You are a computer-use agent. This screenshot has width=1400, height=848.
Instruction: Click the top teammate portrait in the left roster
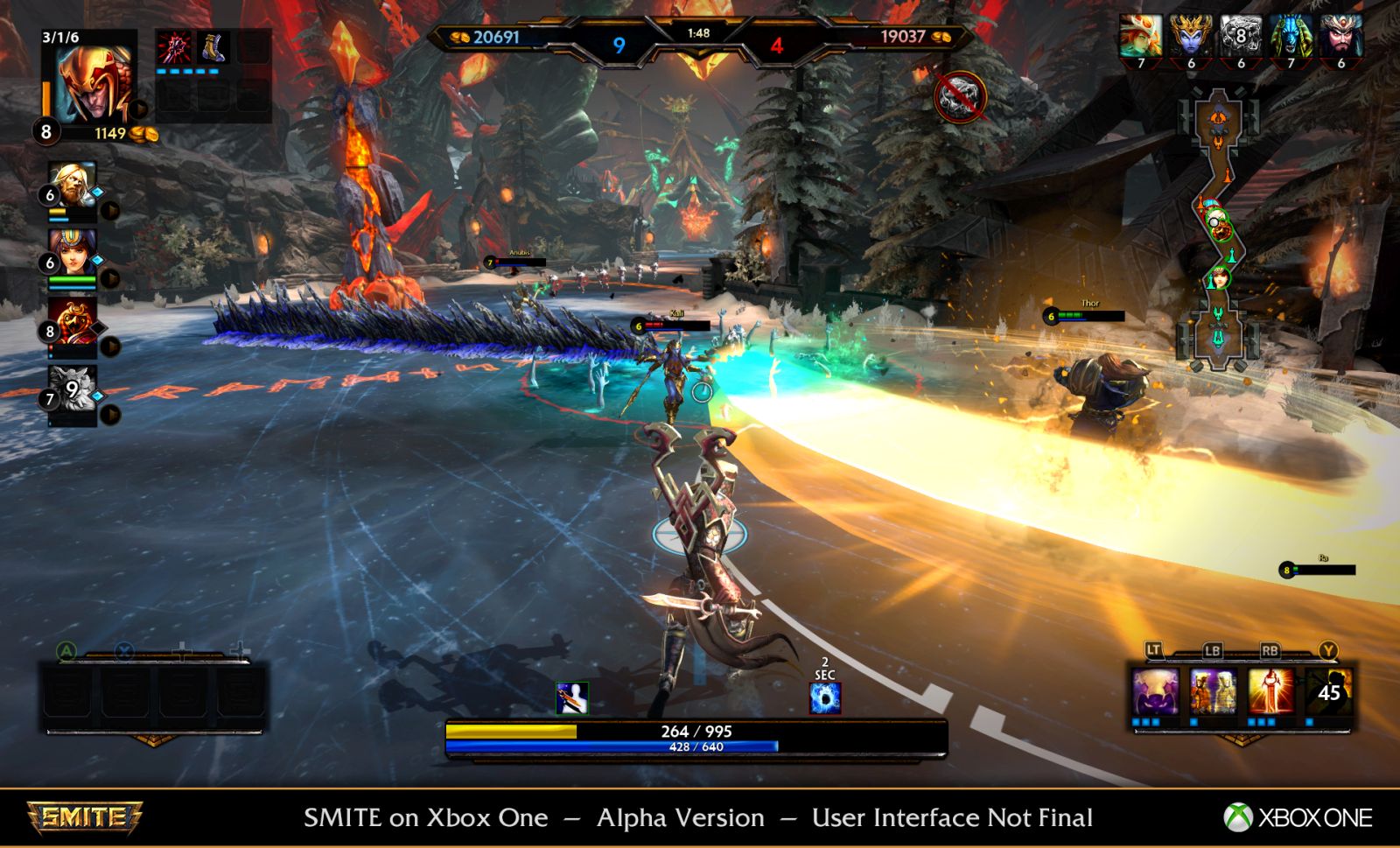(73, 184)
